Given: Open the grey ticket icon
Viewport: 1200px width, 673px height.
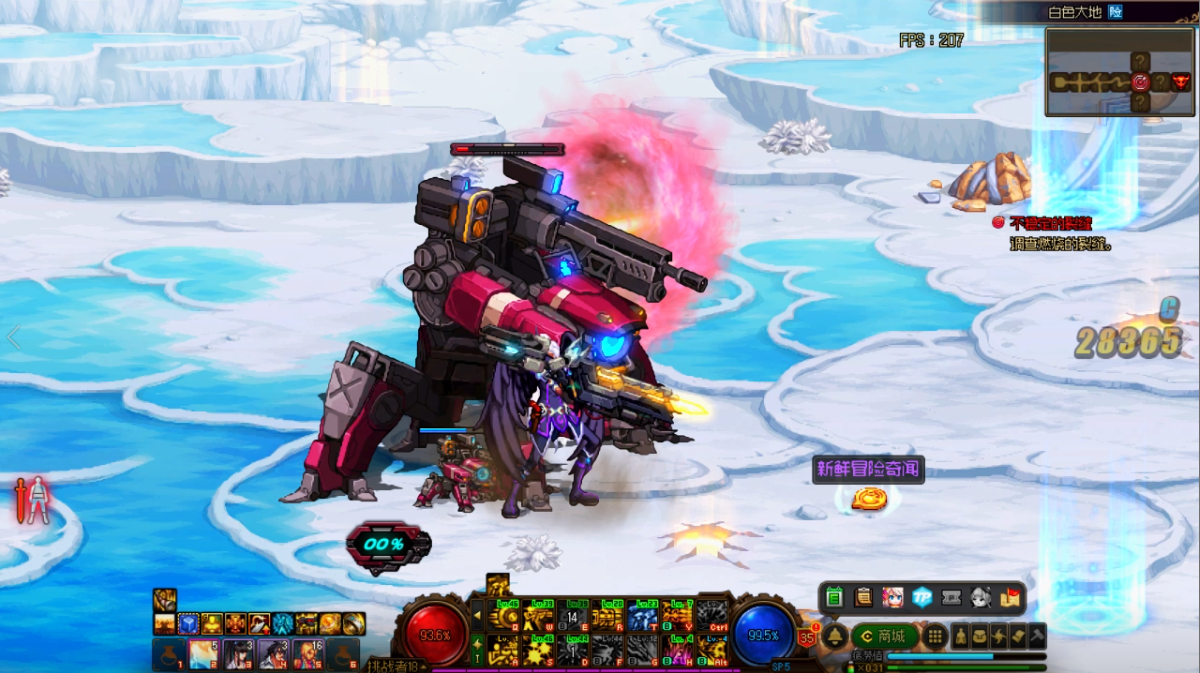Looking at the screenshot, I should (x=951, y=598).
